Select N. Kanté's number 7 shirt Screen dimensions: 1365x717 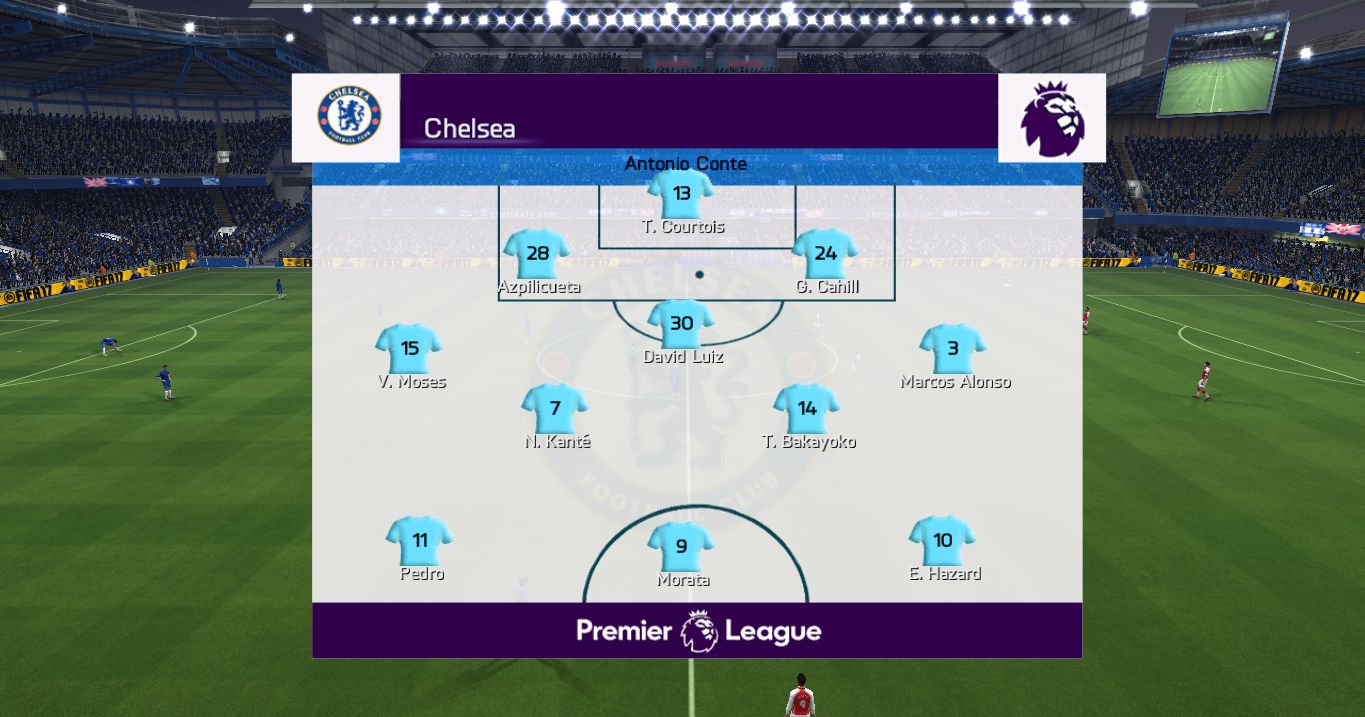555,409
